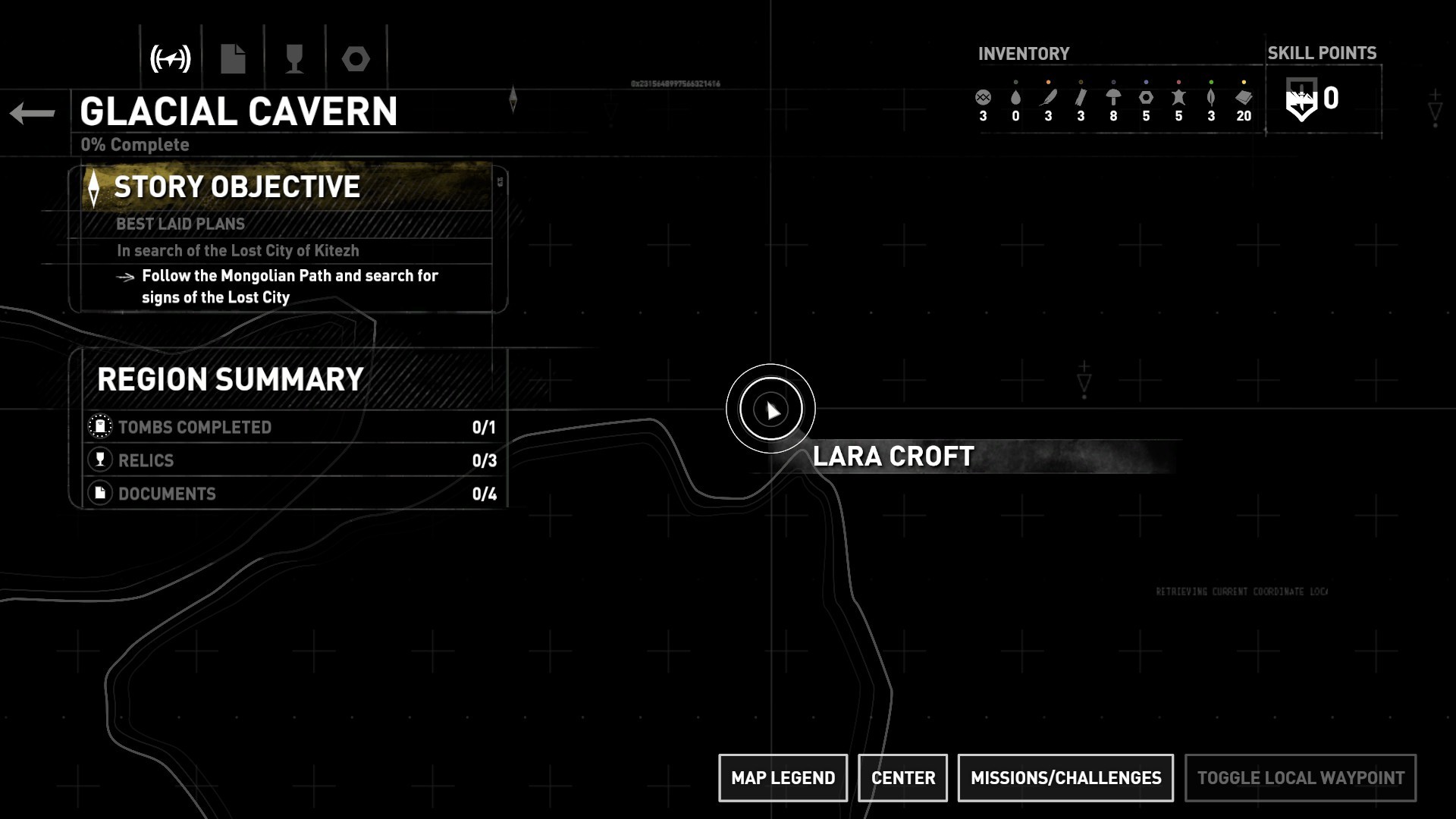Switch to the relics goblet tab
This screenshot has height=819, width=1456.
[294, 58]
